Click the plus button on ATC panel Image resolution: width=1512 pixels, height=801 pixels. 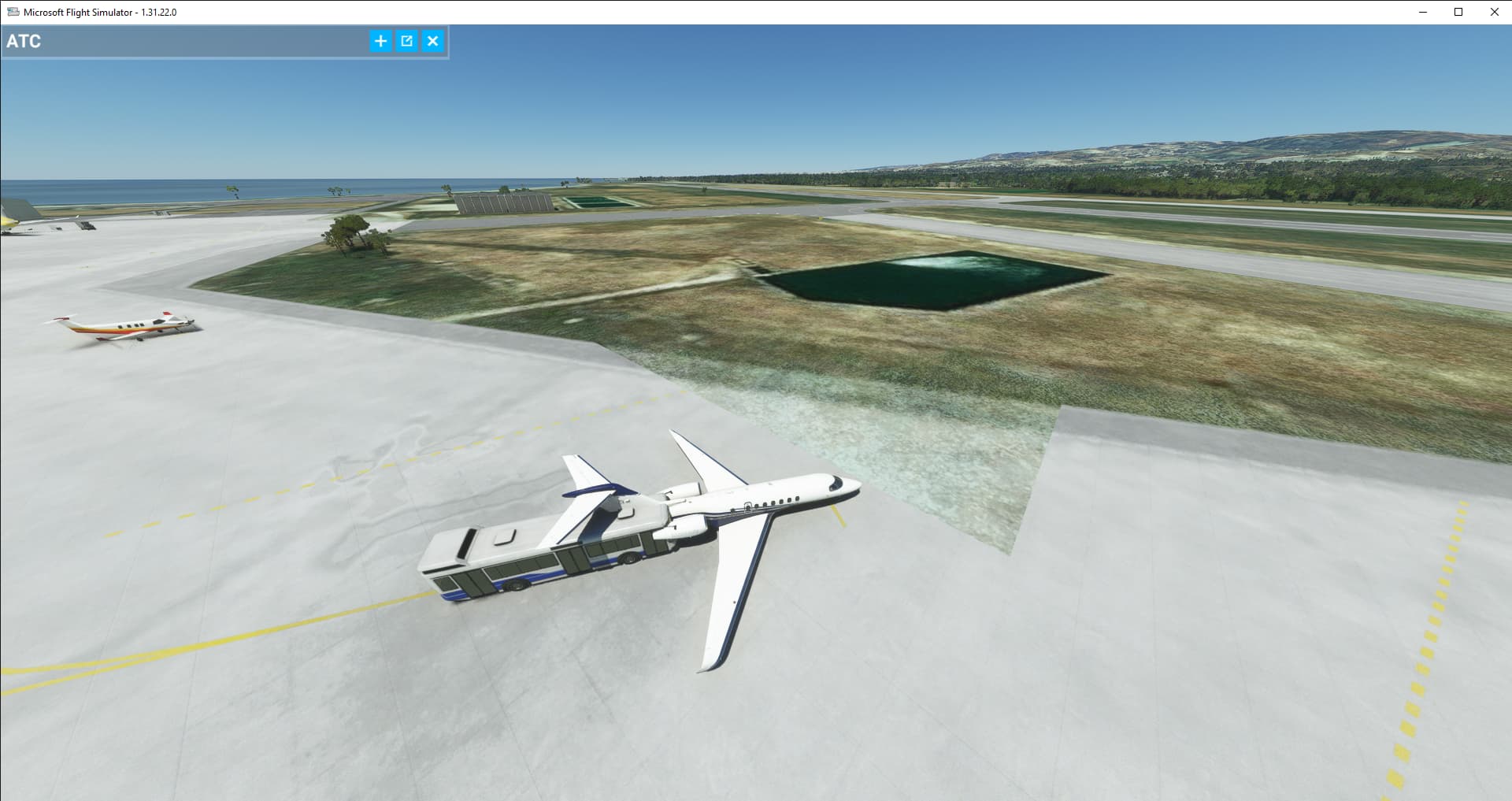380,41
